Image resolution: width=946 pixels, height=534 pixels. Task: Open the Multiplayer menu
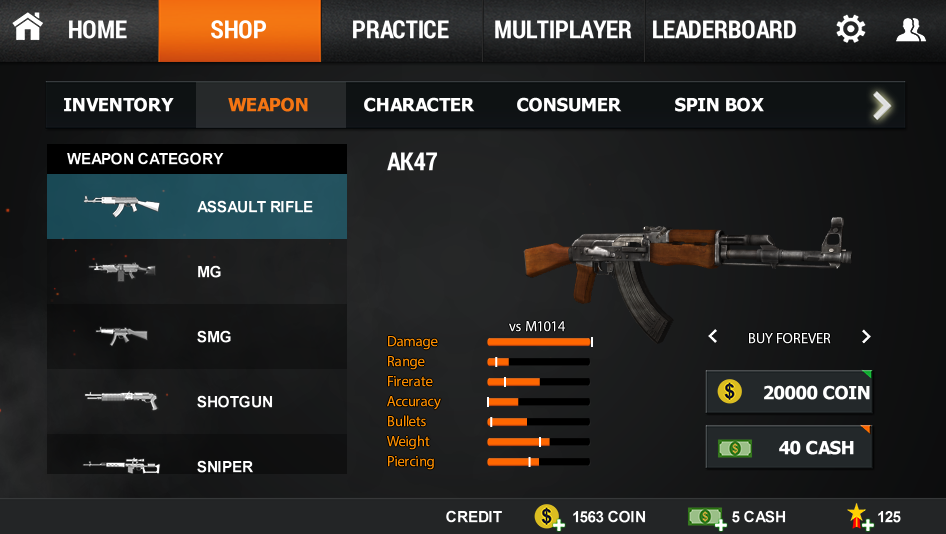point(563,30)
